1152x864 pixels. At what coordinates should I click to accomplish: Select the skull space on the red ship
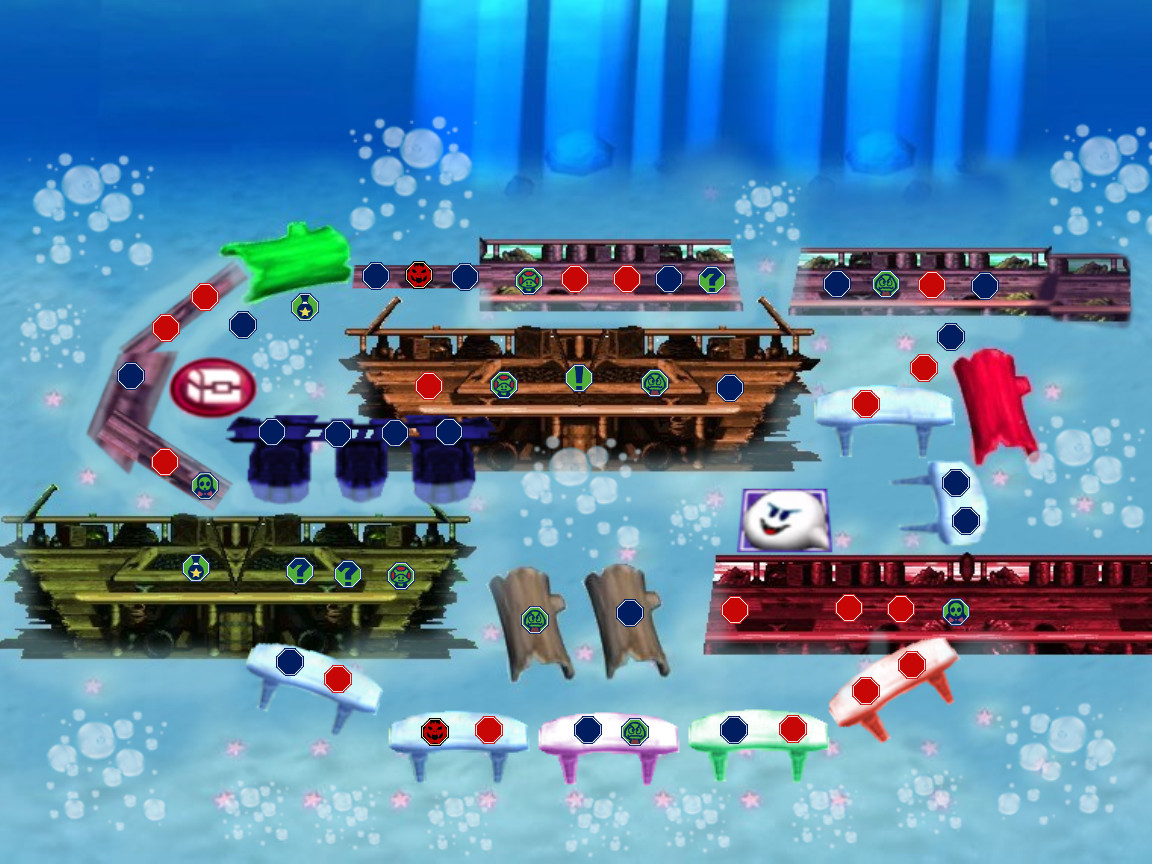(955, 611)
